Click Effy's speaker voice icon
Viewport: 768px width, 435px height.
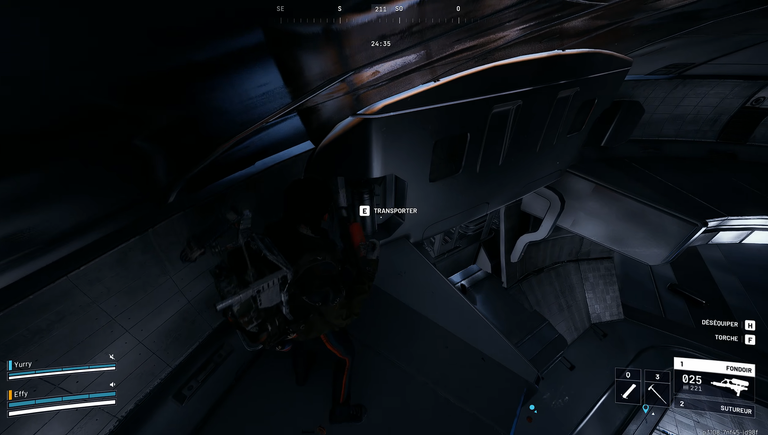point(112,385)
